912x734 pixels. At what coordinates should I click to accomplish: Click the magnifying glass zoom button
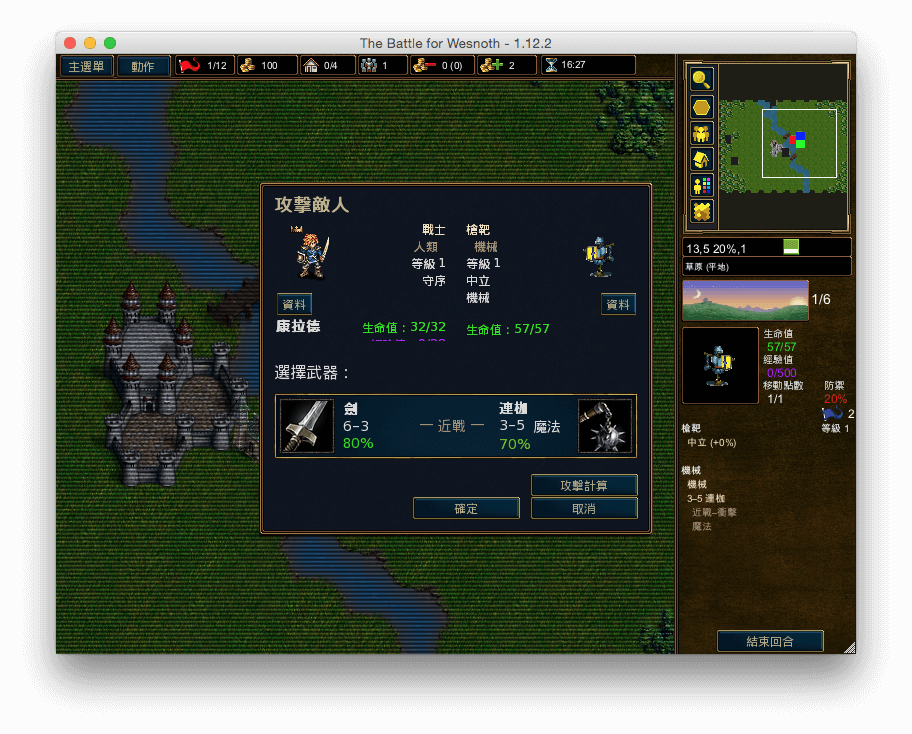[702, 79]
